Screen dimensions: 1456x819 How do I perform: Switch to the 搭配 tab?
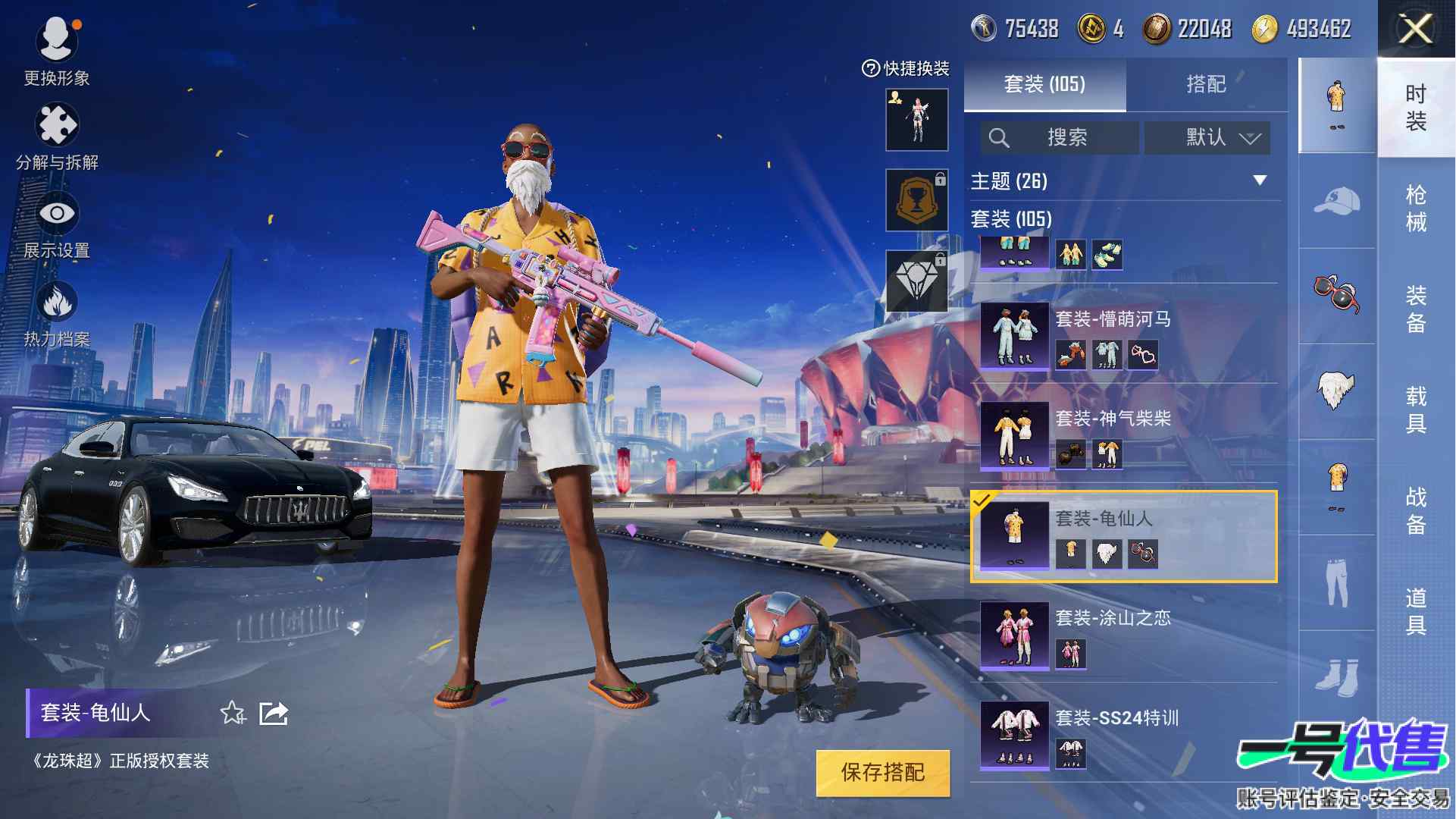(x=1205, y=84)
